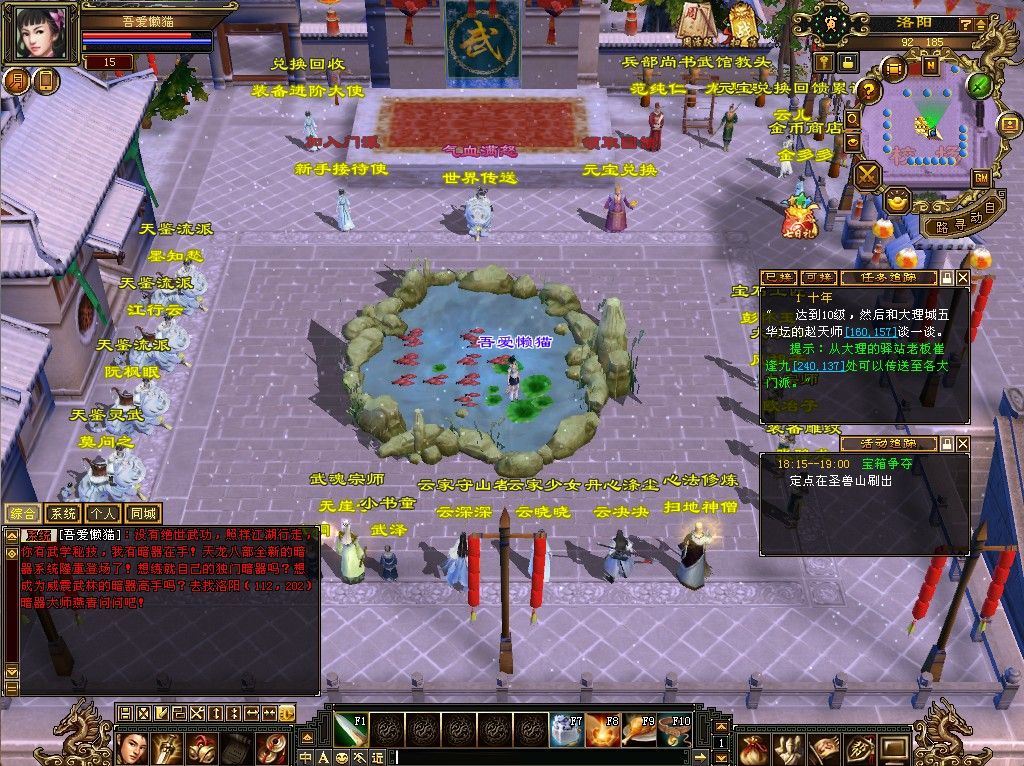Close the 活动追踪 activity tracker panel
The height and width of the screenshot is (766, 1024).
963,443
